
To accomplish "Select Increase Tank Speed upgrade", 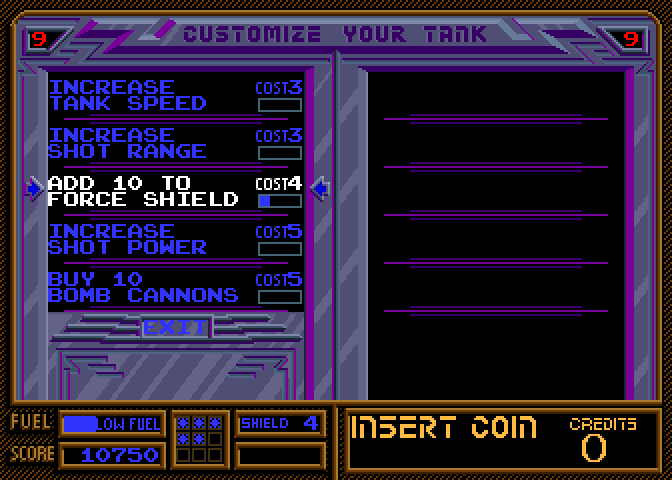I will coord(127,95).
